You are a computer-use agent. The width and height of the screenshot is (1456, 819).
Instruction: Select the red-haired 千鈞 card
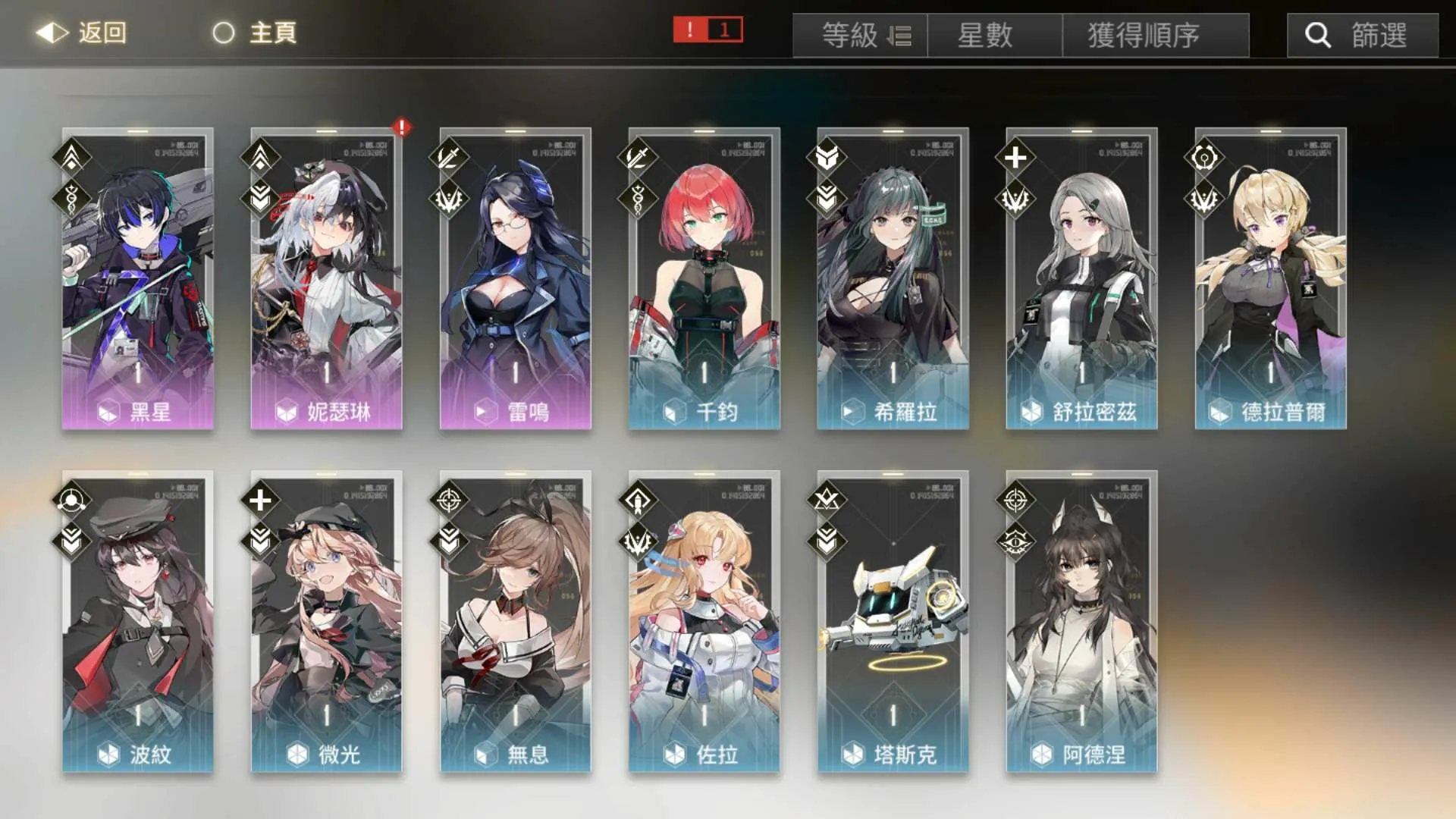(x=704, y=278)
